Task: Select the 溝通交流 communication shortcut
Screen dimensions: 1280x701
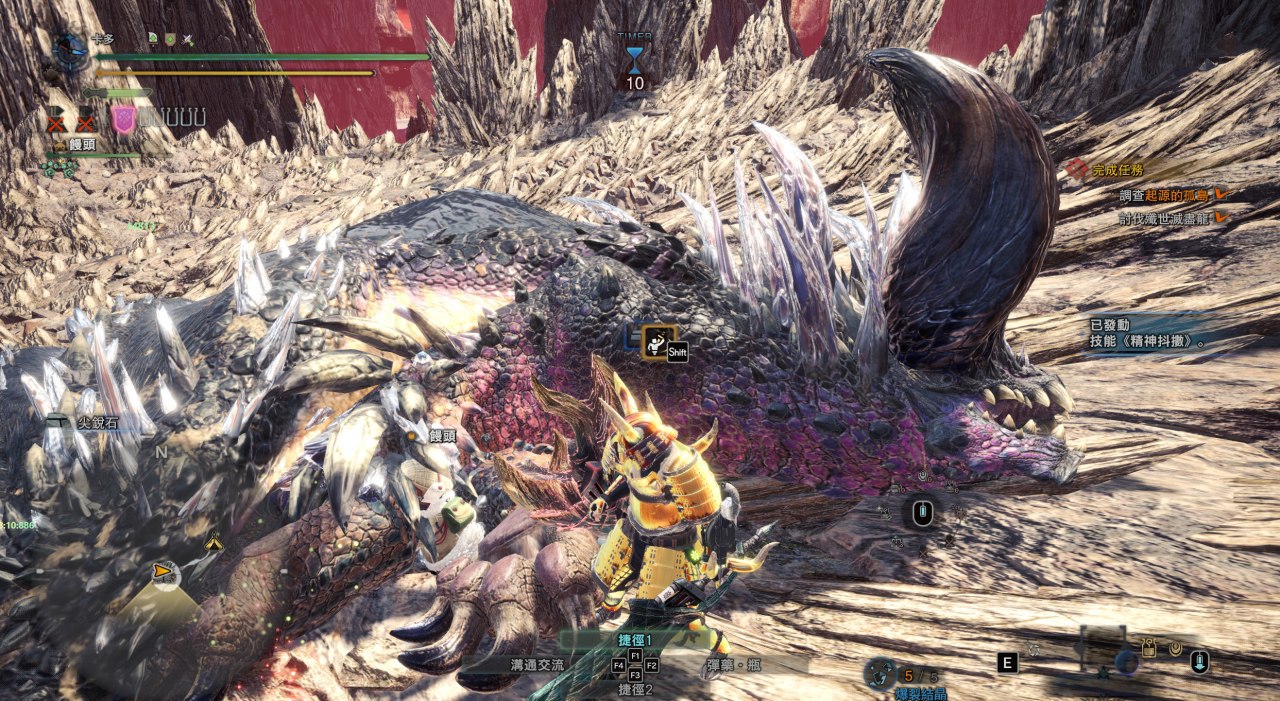Action: [x=535, y=664]
